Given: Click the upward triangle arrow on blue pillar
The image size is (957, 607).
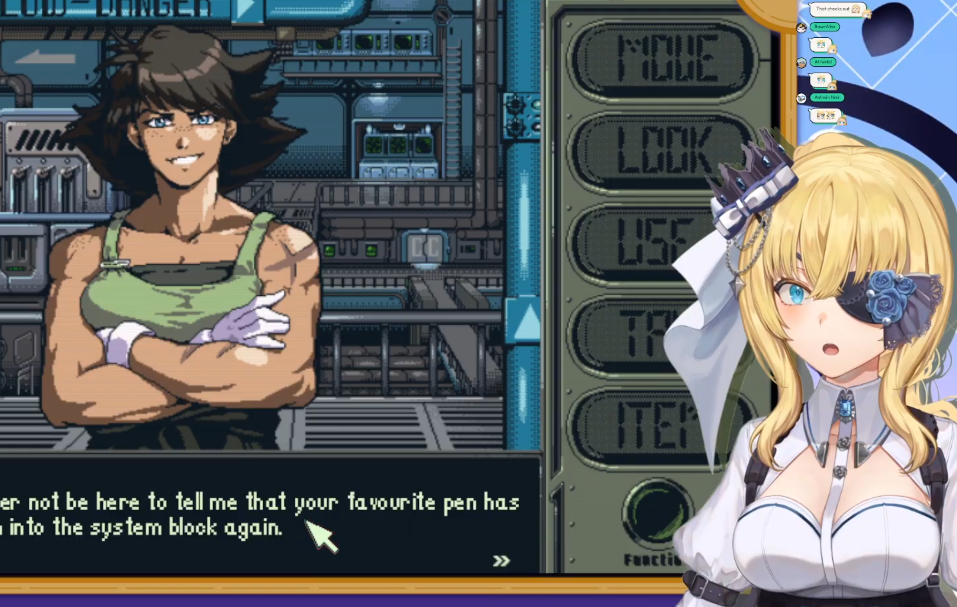Looking at the screenshot, I should tap(523, 320).
